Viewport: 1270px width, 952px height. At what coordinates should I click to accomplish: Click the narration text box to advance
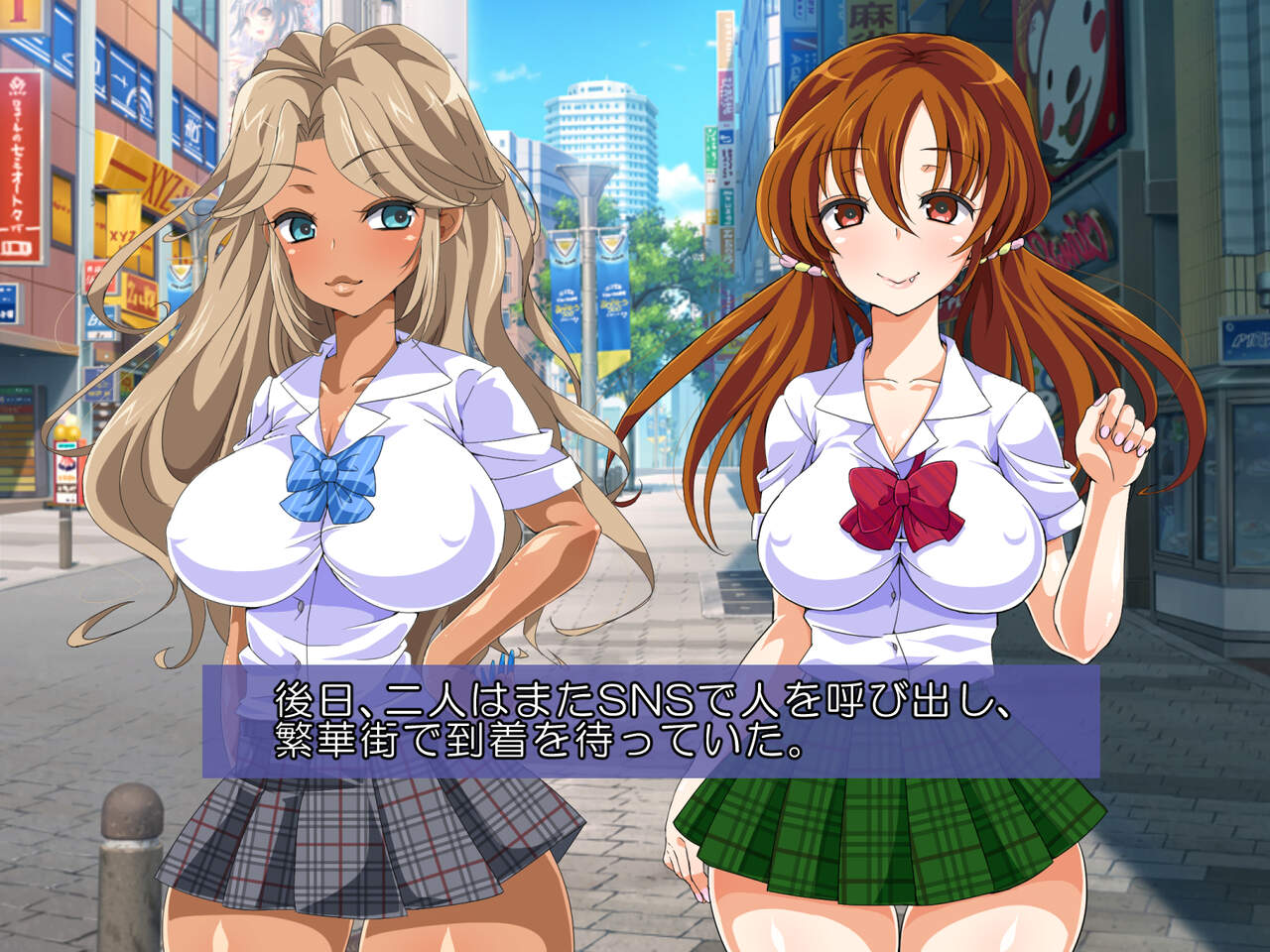(x=651, y=721)
